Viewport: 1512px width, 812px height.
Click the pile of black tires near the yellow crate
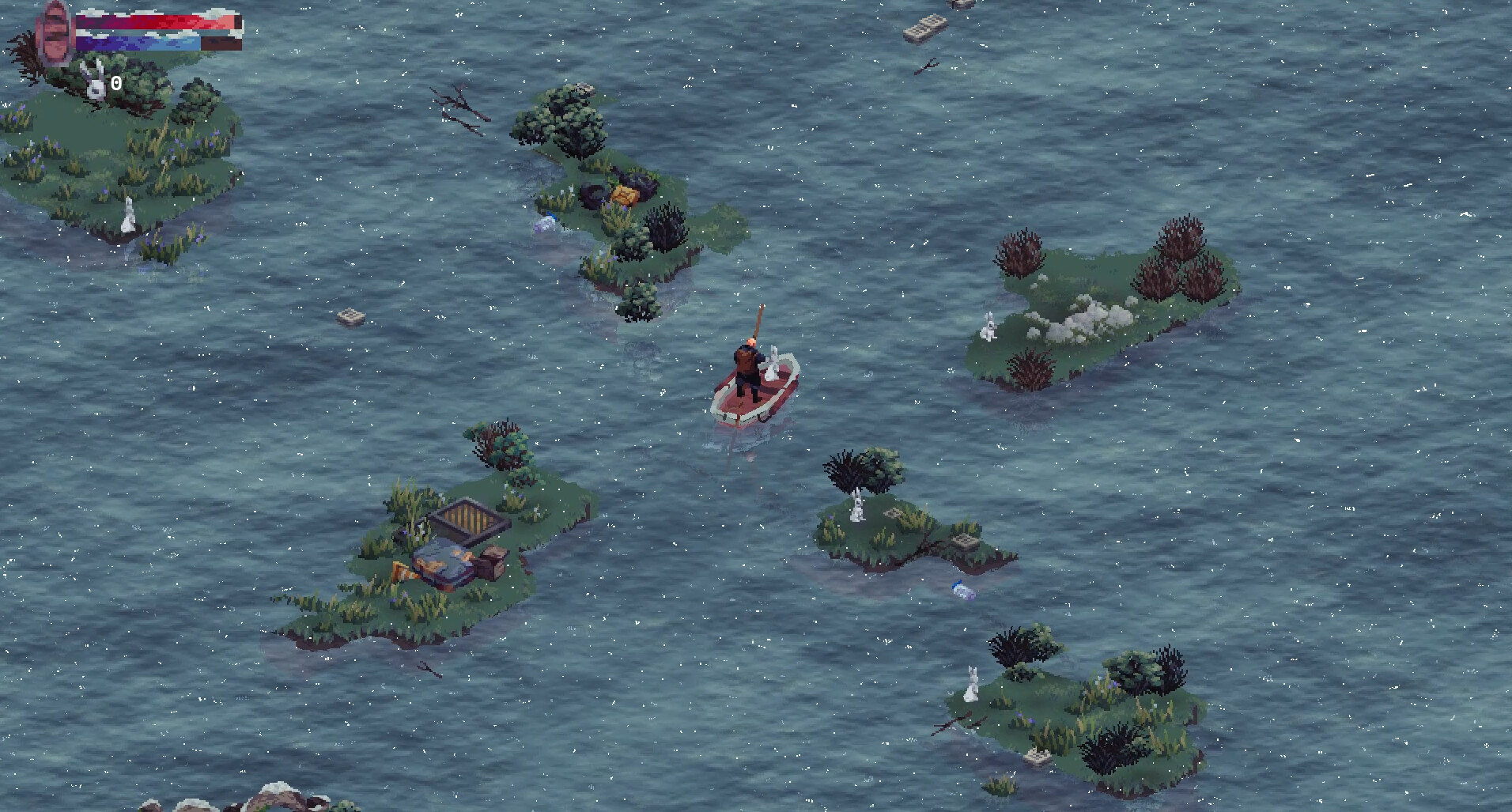[595, 194]
